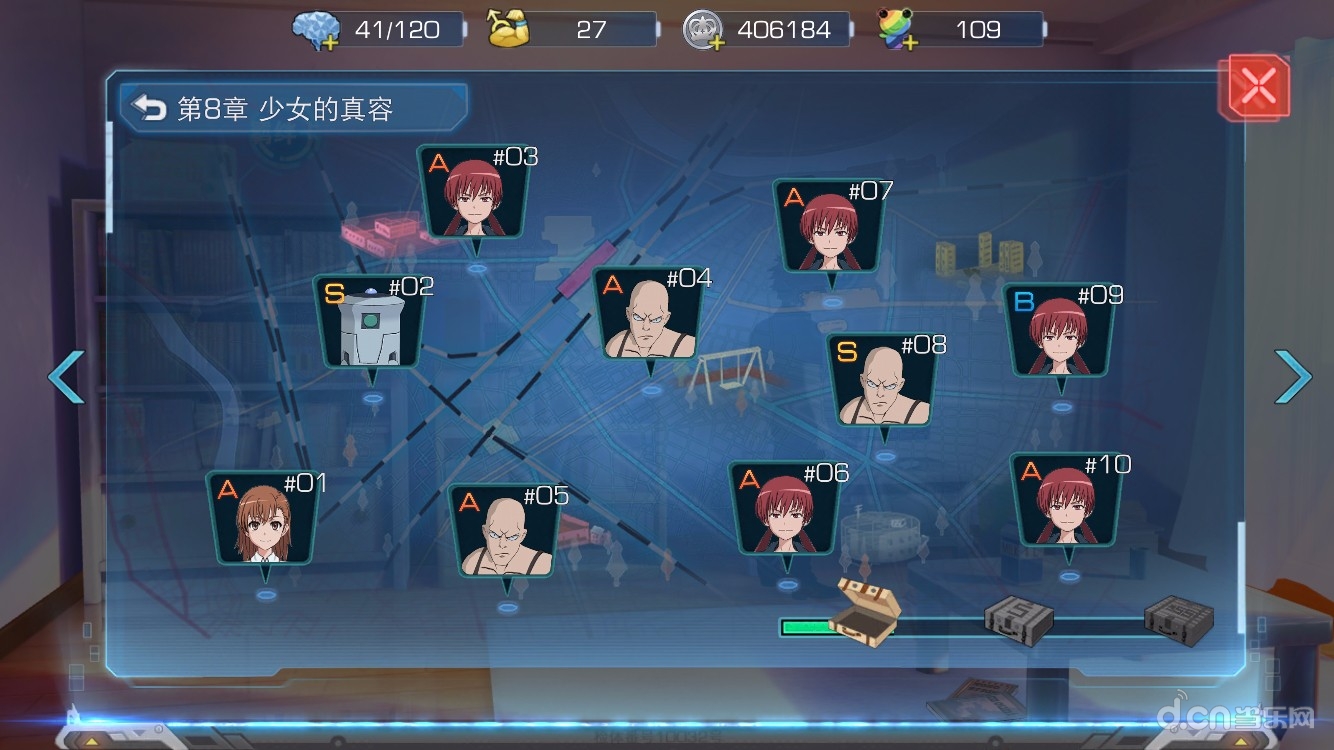The width and height of the screenshot is (1334, 750).
Task: Go back from Chapter 8 title
Action: tap(150, 108)
